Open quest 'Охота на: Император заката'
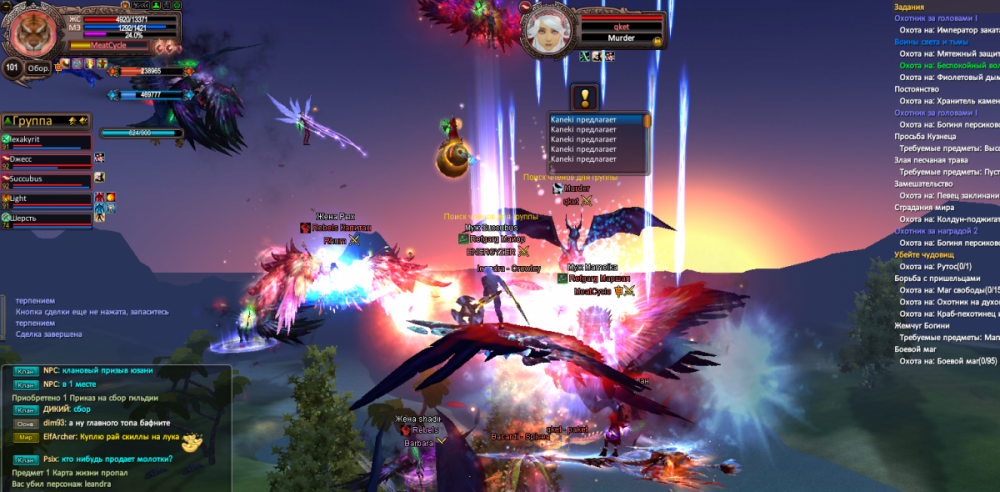The width and height of the screenshot is (1000, 492). tap(945, 30)
